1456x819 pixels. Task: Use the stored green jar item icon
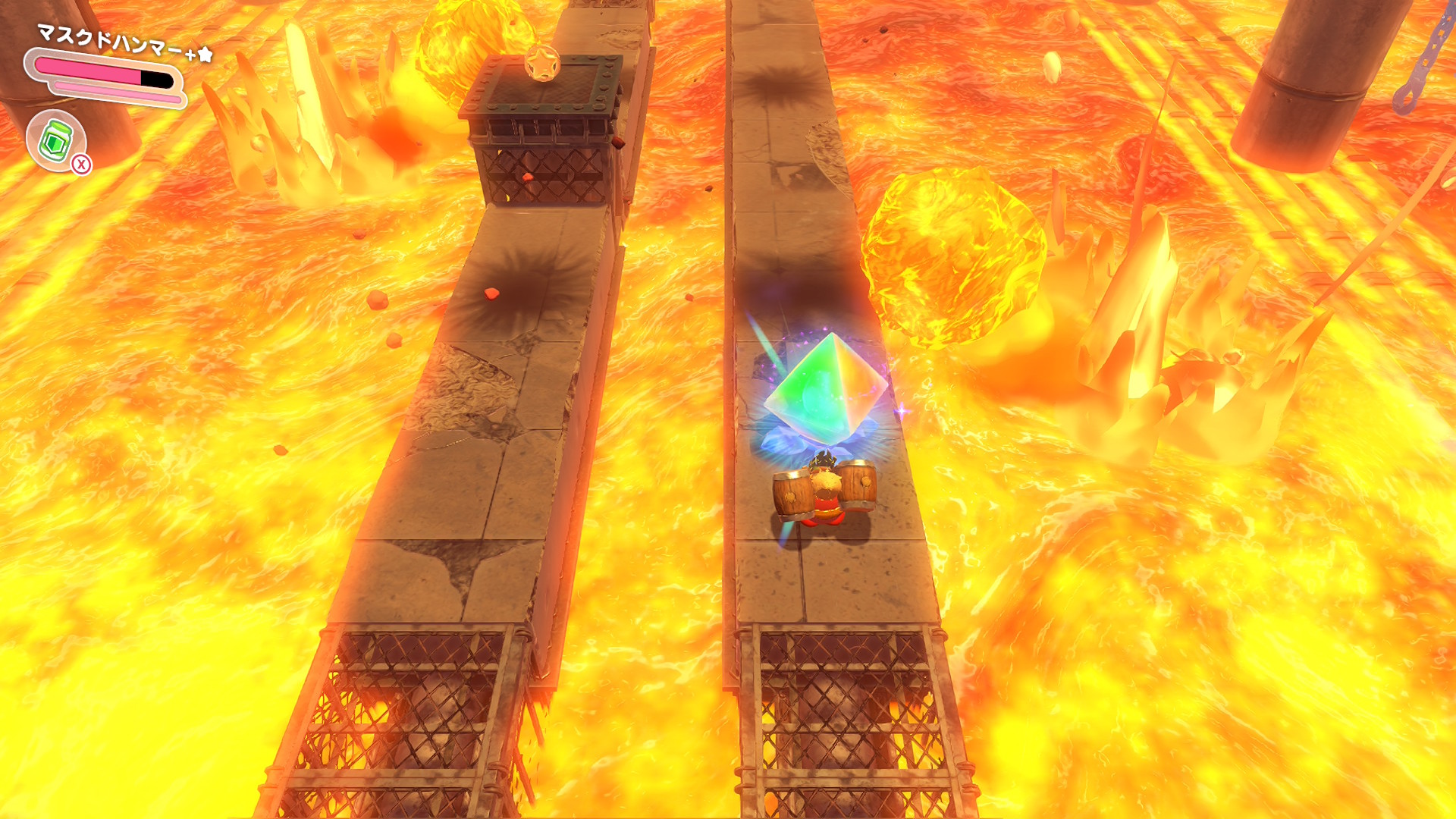[x=56, y=140]
